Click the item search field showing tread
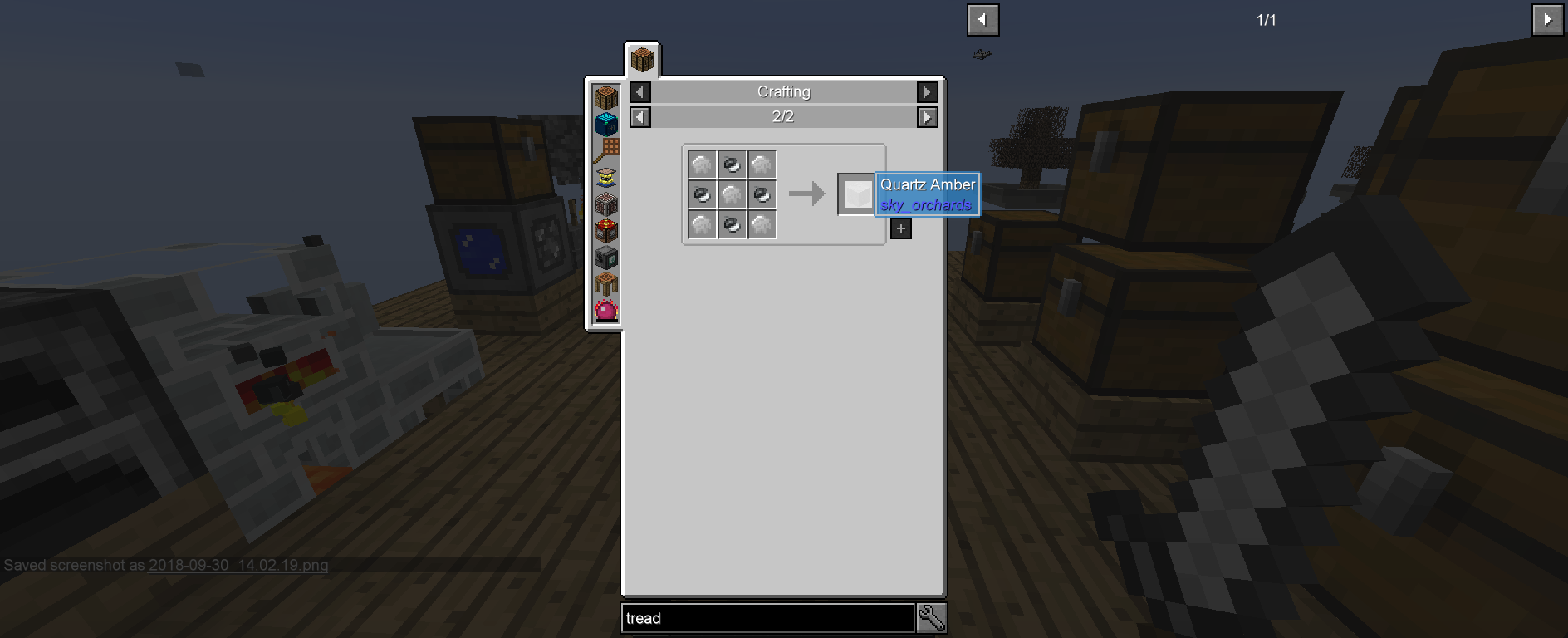 [764, 618]
